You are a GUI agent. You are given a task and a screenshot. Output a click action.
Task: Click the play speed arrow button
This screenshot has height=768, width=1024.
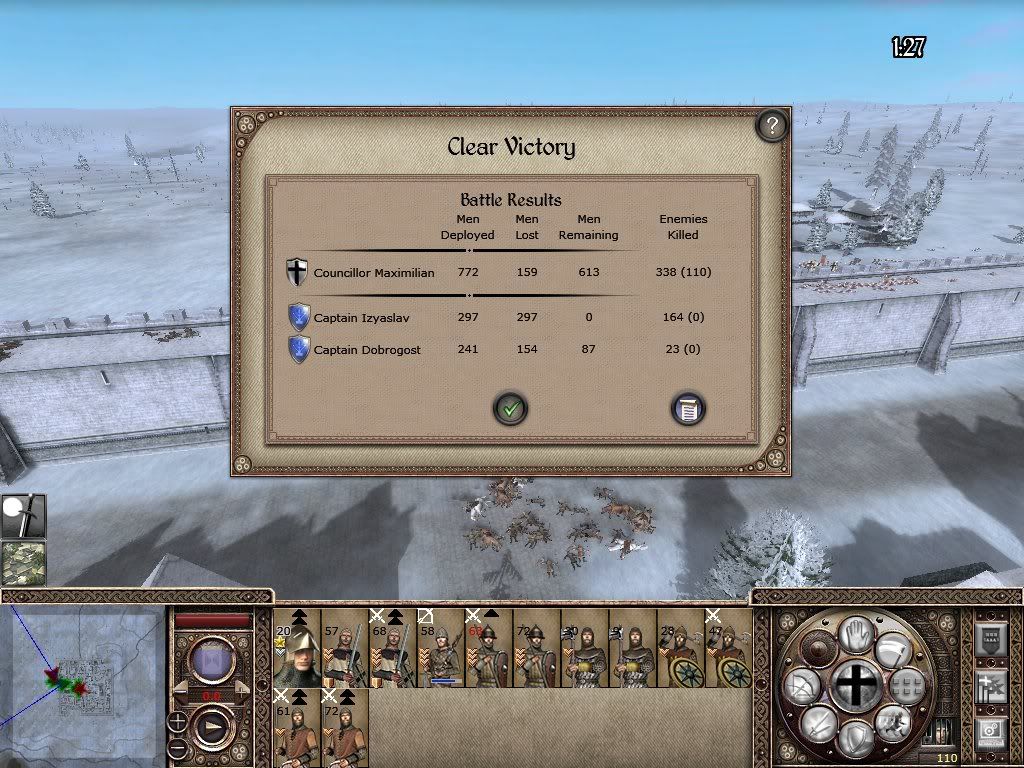coord(212,727)
